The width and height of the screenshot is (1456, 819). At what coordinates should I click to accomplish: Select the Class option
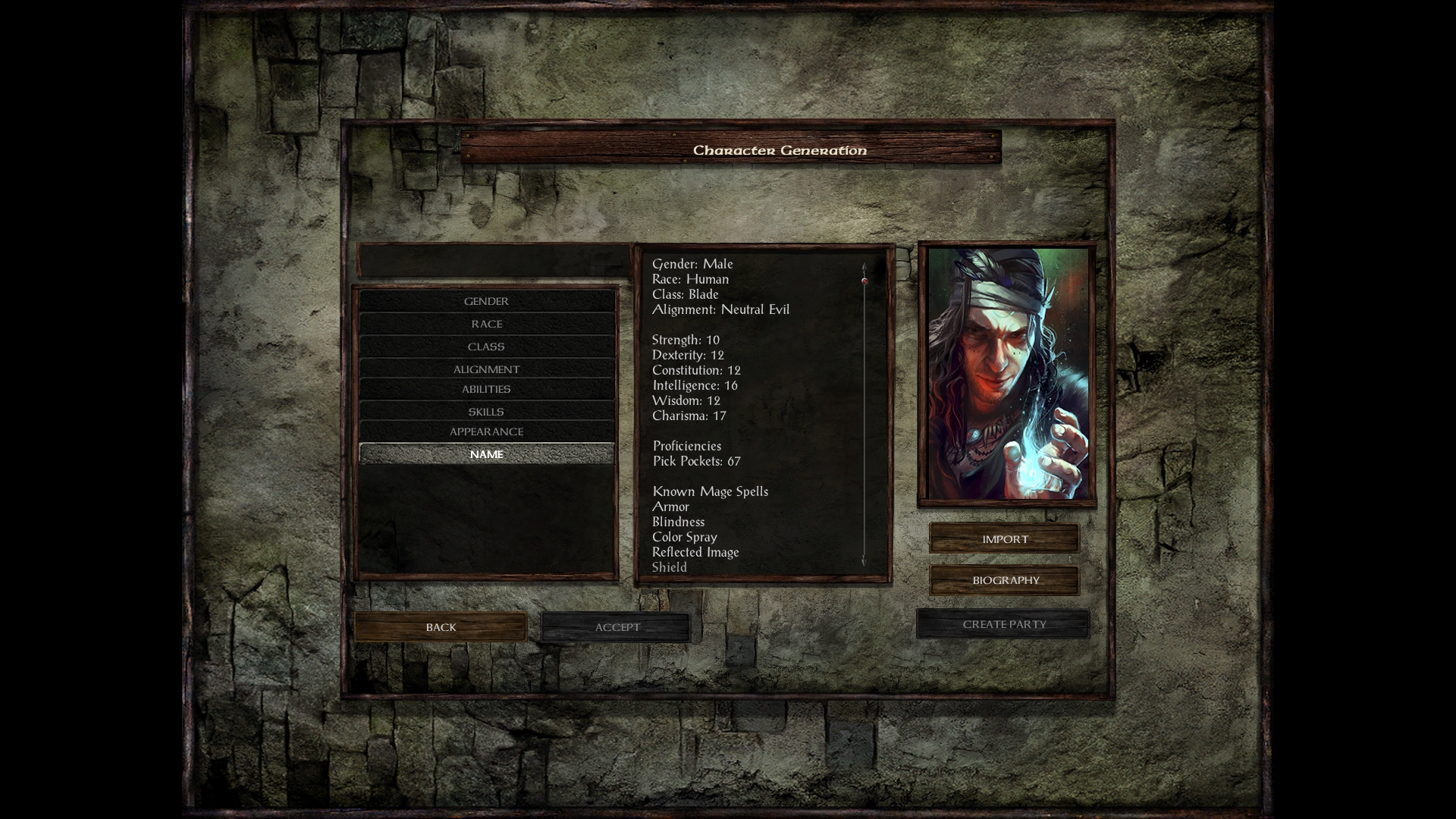(486, 347)
